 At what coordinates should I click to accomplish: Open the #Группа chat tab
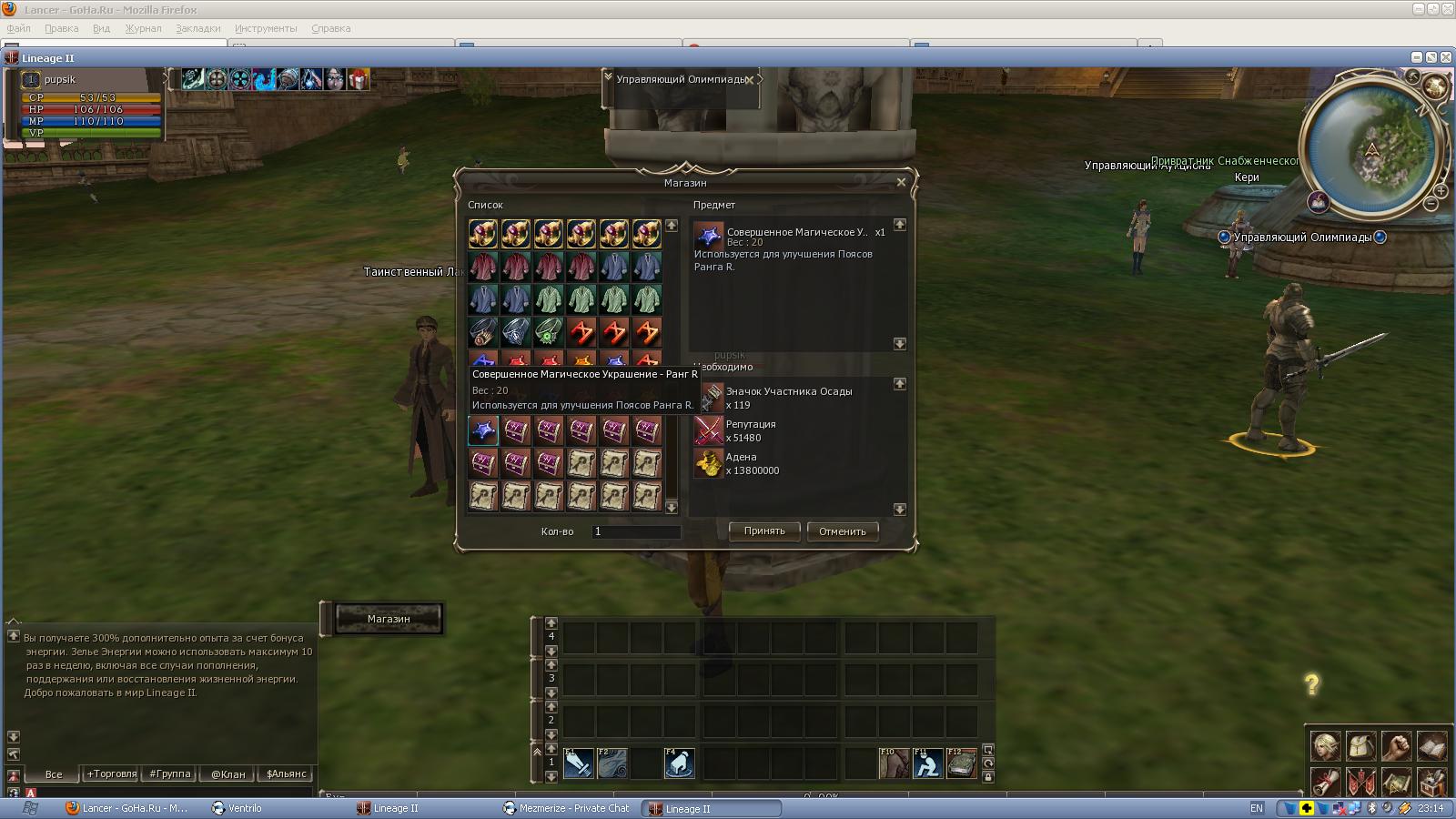click(x=170, y=774)
